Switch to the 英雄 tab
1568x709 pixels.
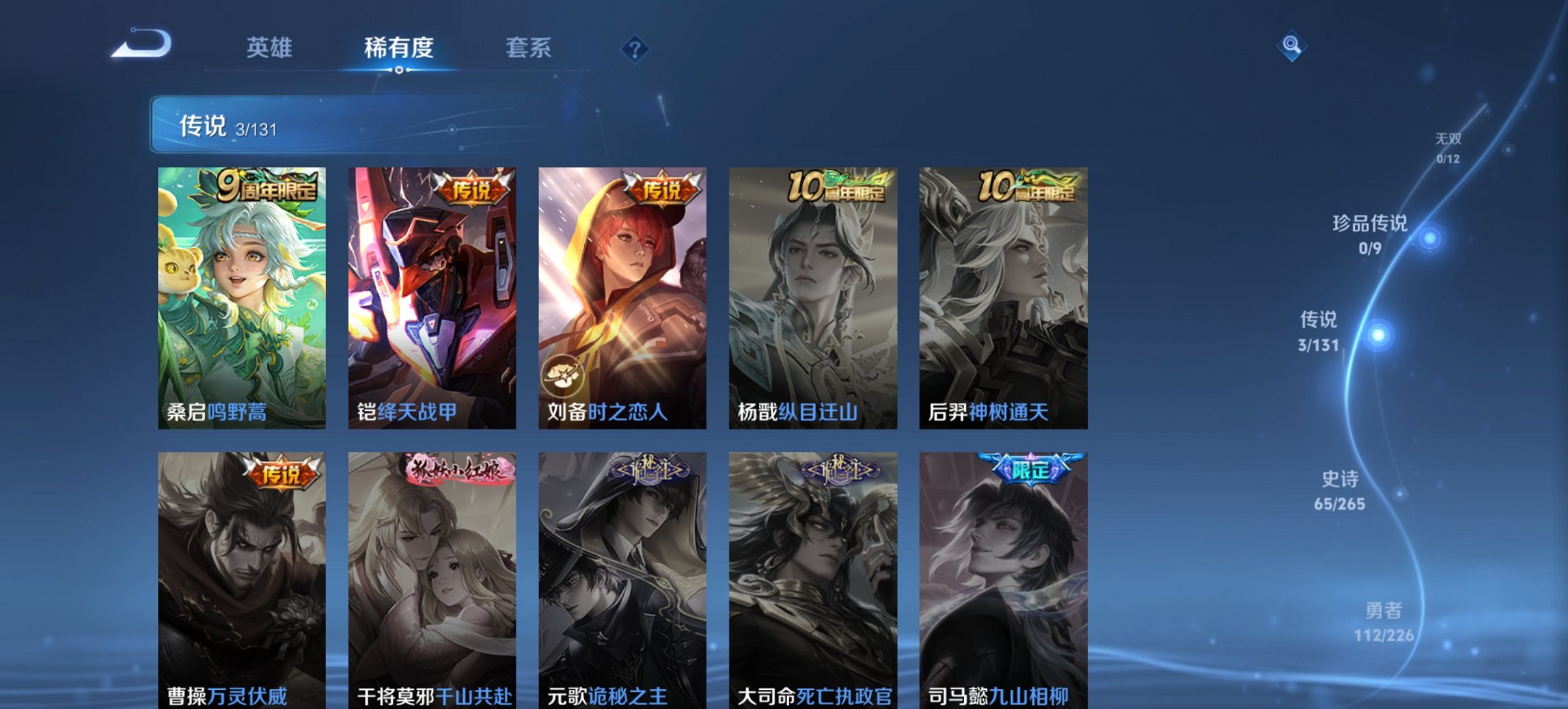pos(271,48)
